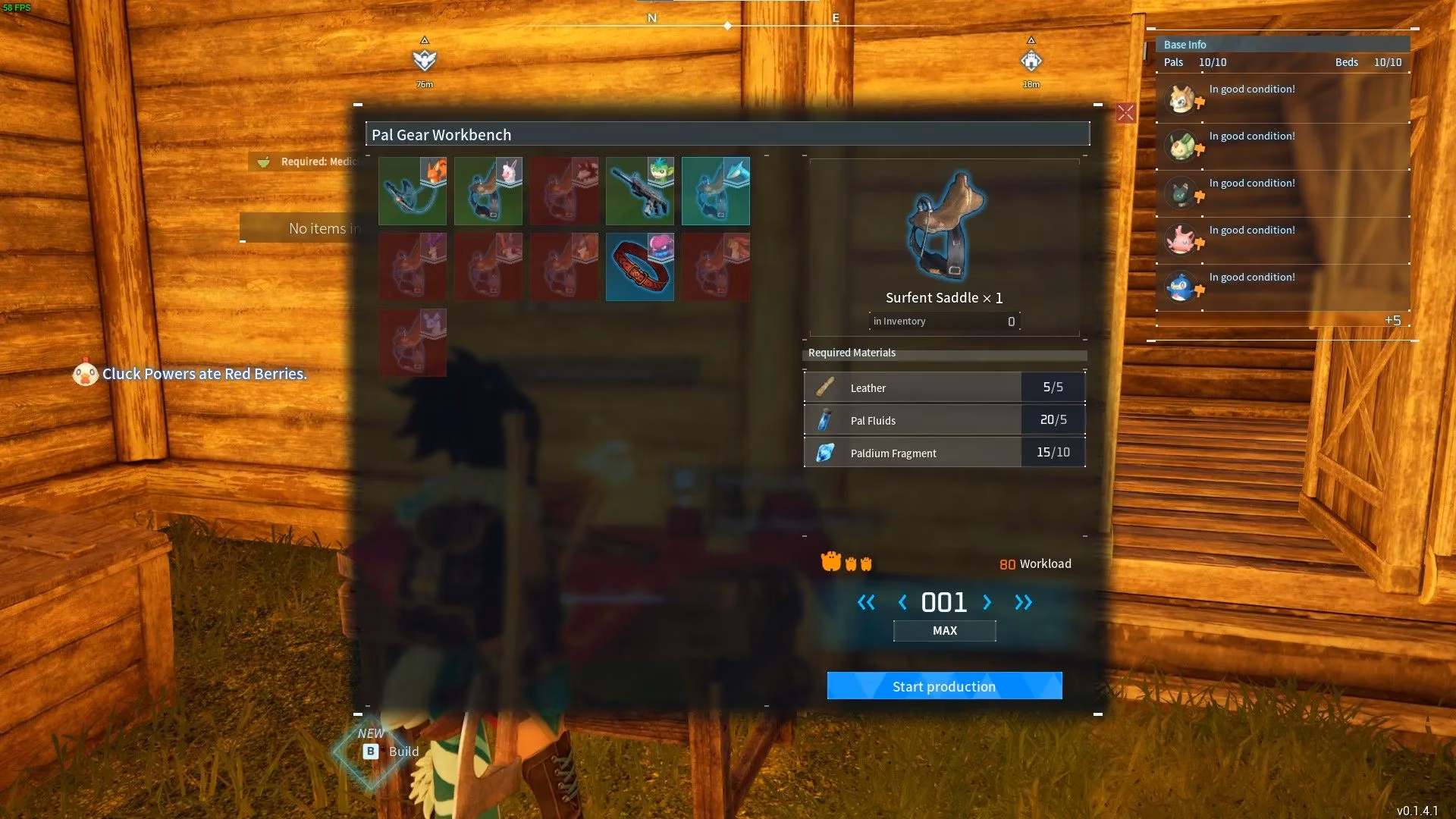The image size is (1456, 819).
Task: Choose the red leather collar recipe
Action: [640, 267]
